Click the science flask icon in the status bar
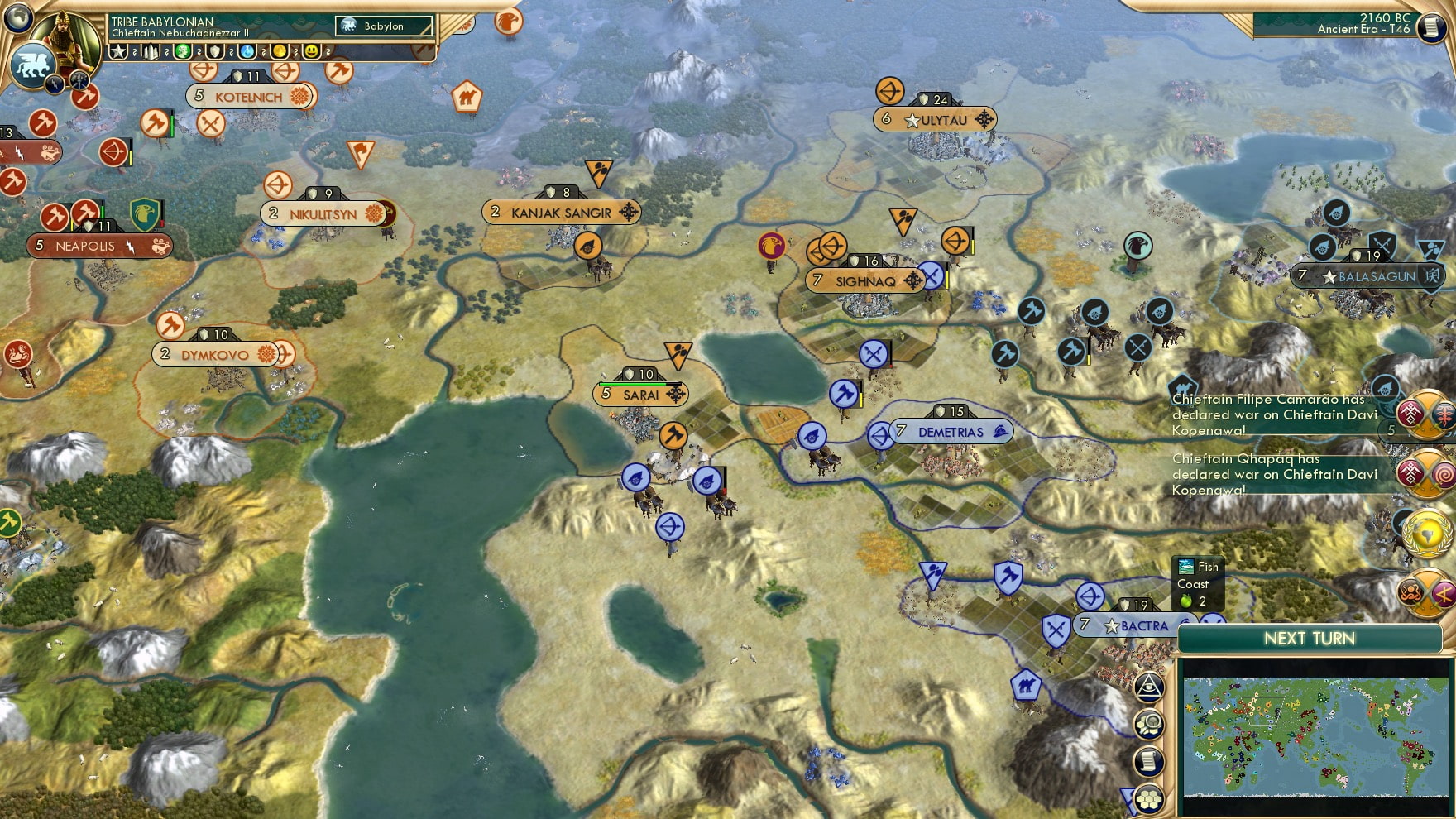 pyautogui.click(x=246, y=51)
